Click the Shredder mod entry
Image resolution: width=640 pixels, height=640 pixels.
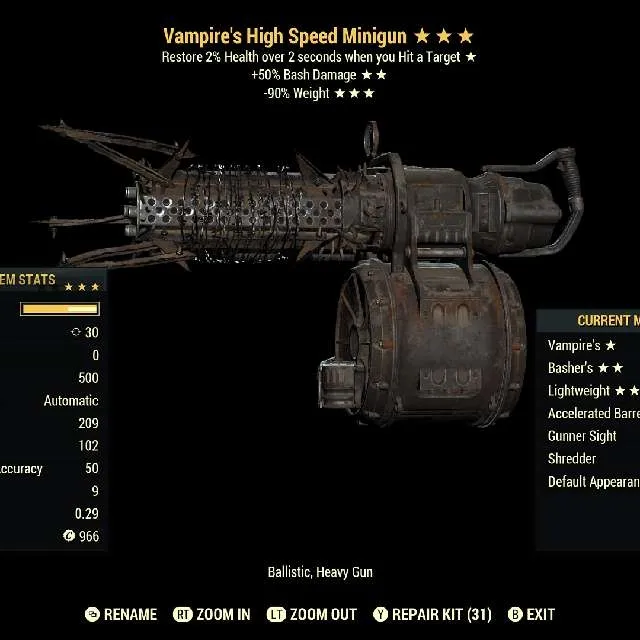[x=573, y=459]
